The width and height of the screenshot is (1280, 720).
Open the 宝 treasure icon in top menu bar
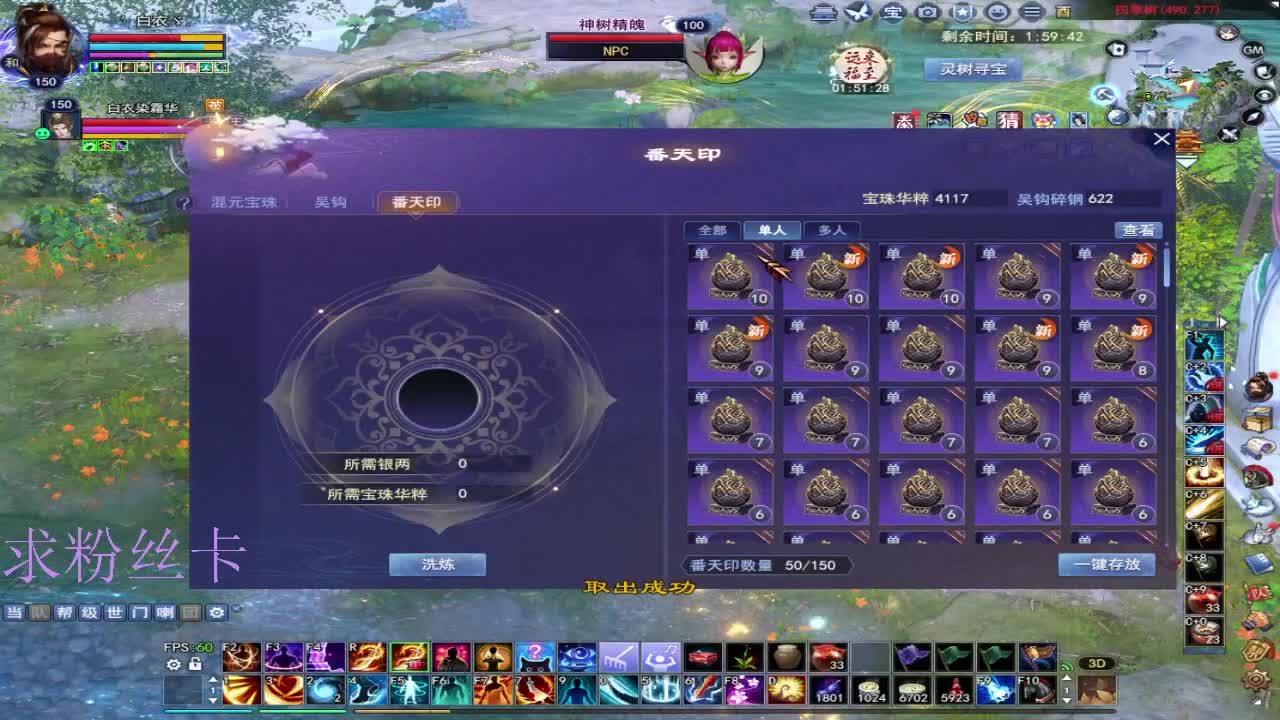click(890, 10)
